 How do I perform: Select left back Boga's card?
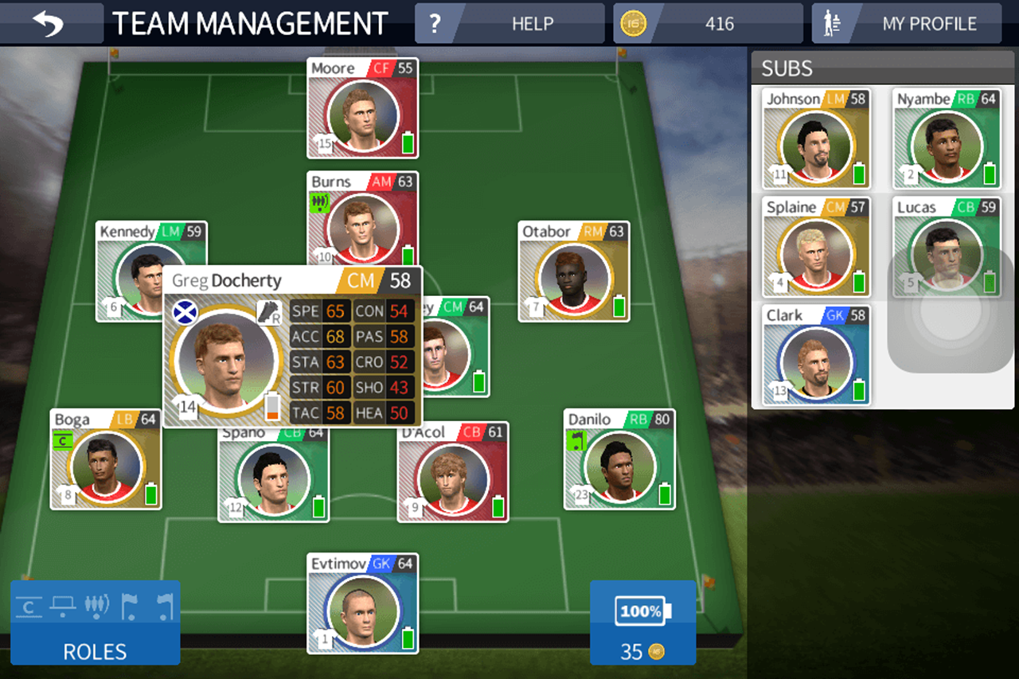click(x=105, y=460)
